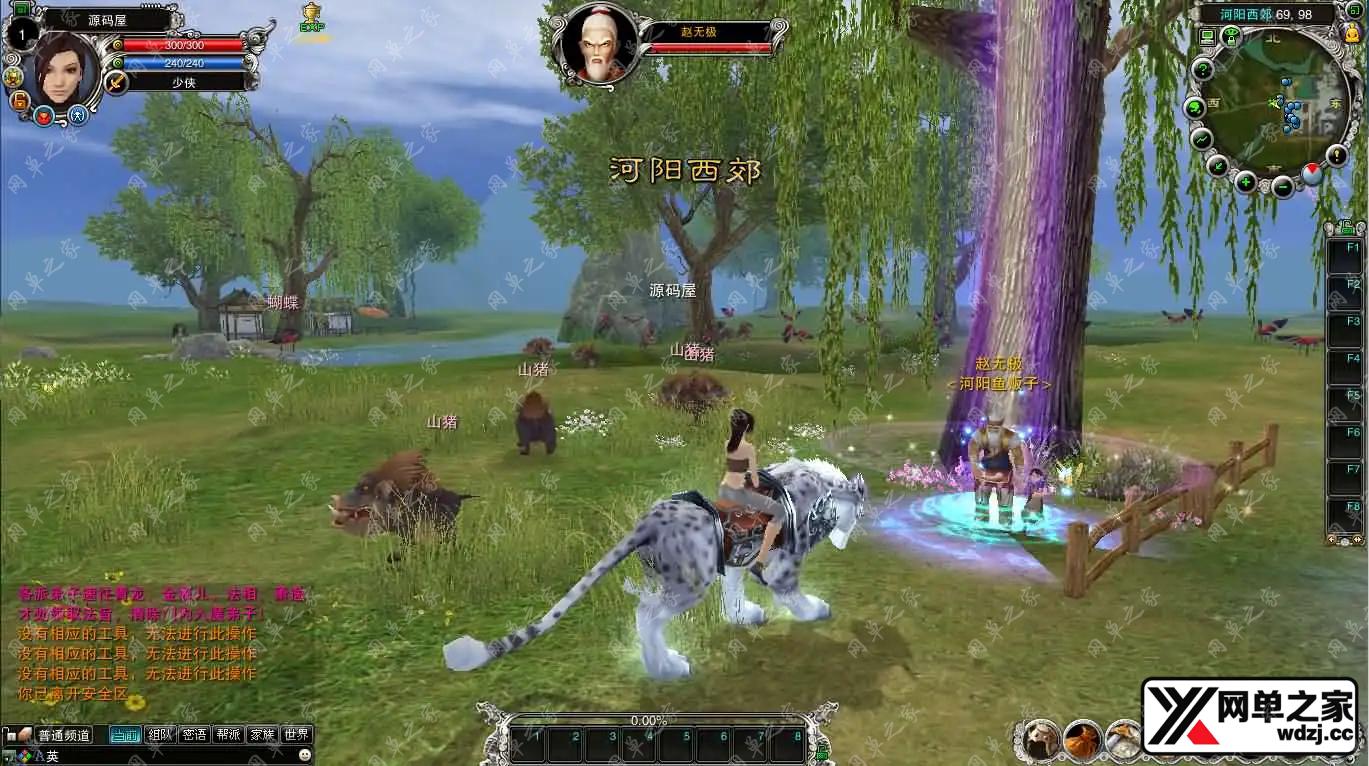Zoom out the minimap with the minus button
Viewport: 1369px width, 766px height.
[x=1283, y=185]
